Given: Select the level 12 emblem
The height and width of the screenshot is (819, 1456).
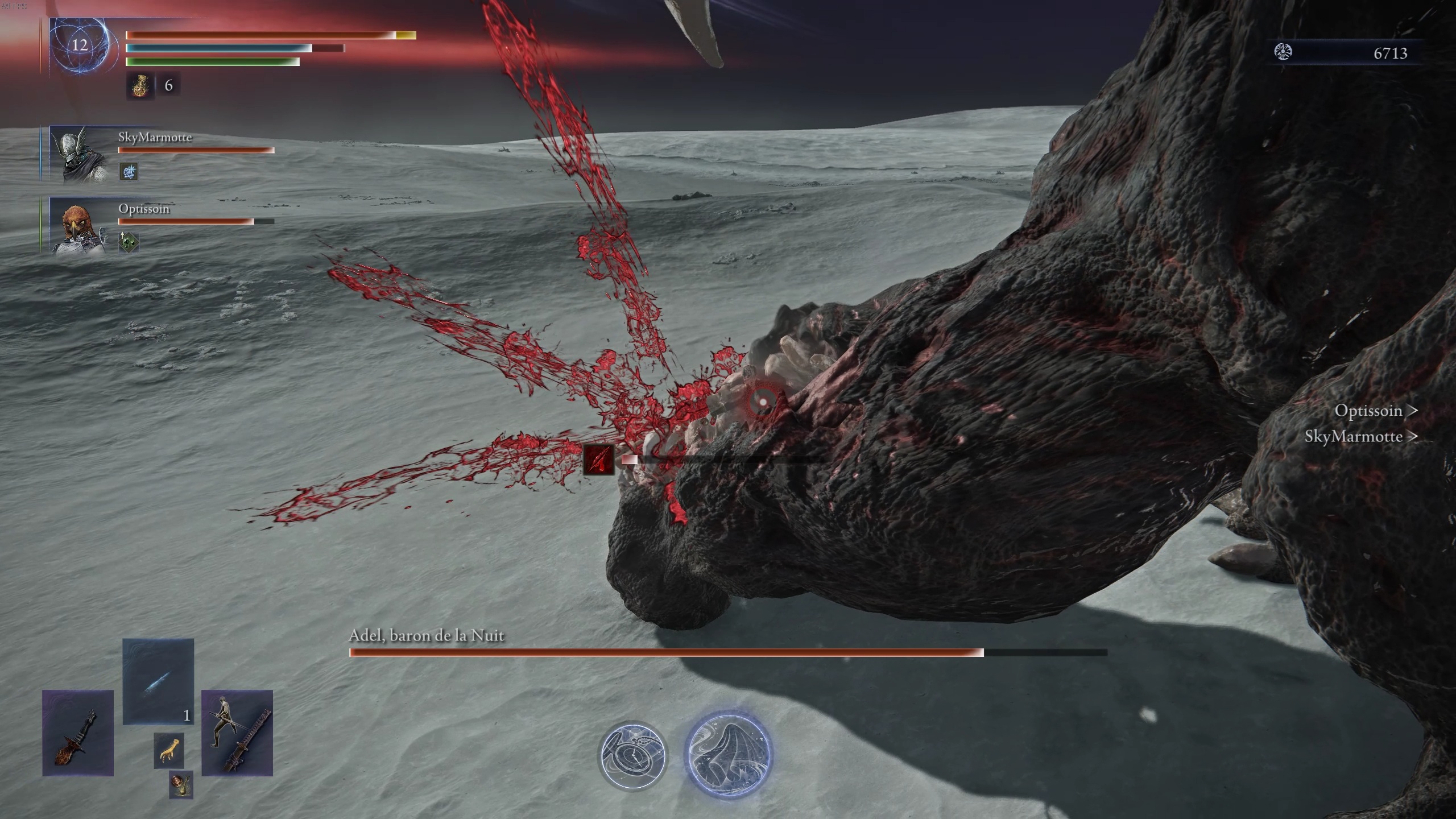Looking at the screenshot, I should (80, 45).
